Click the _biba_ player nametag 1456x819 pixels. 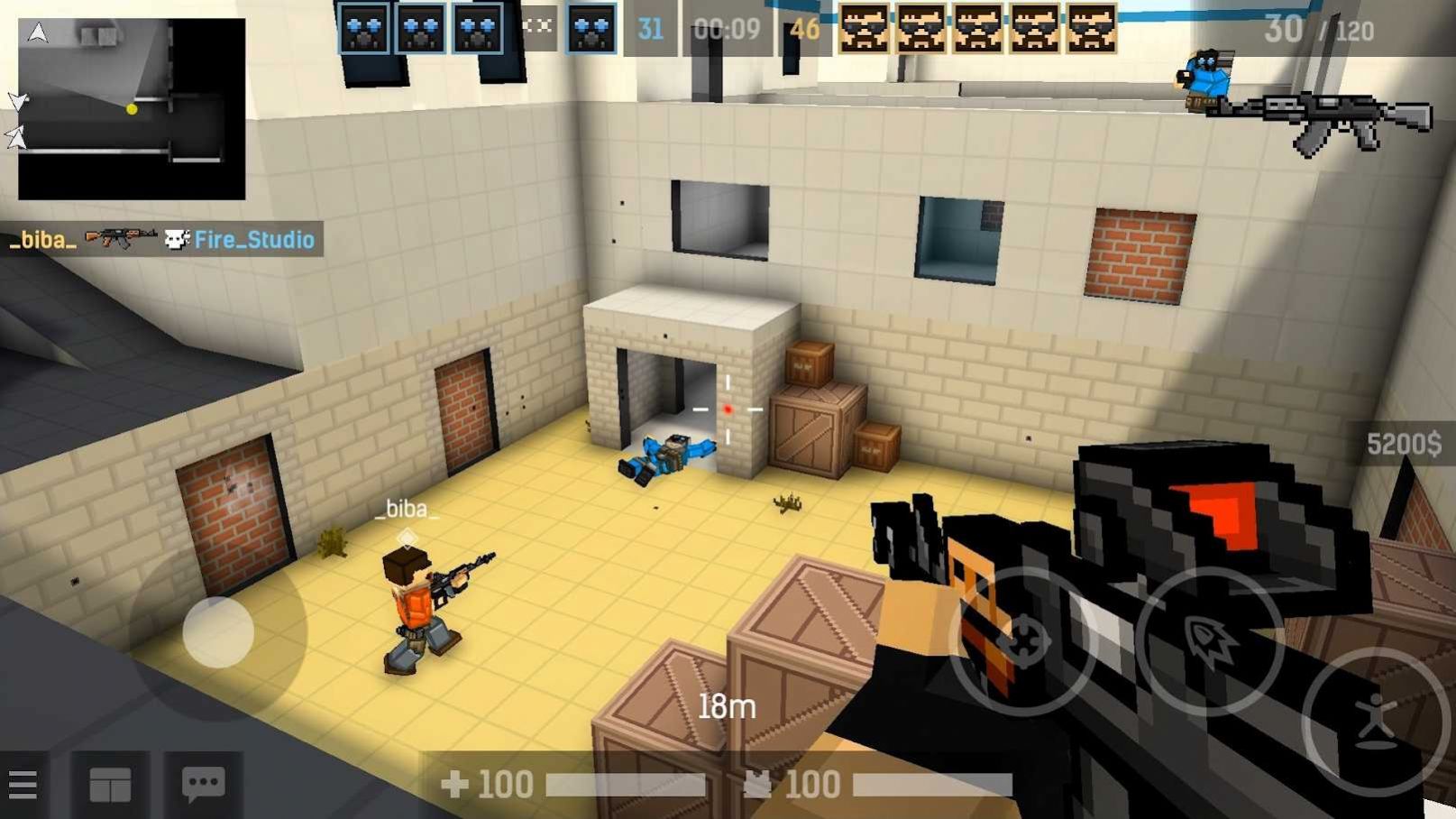tap(407, 508)
